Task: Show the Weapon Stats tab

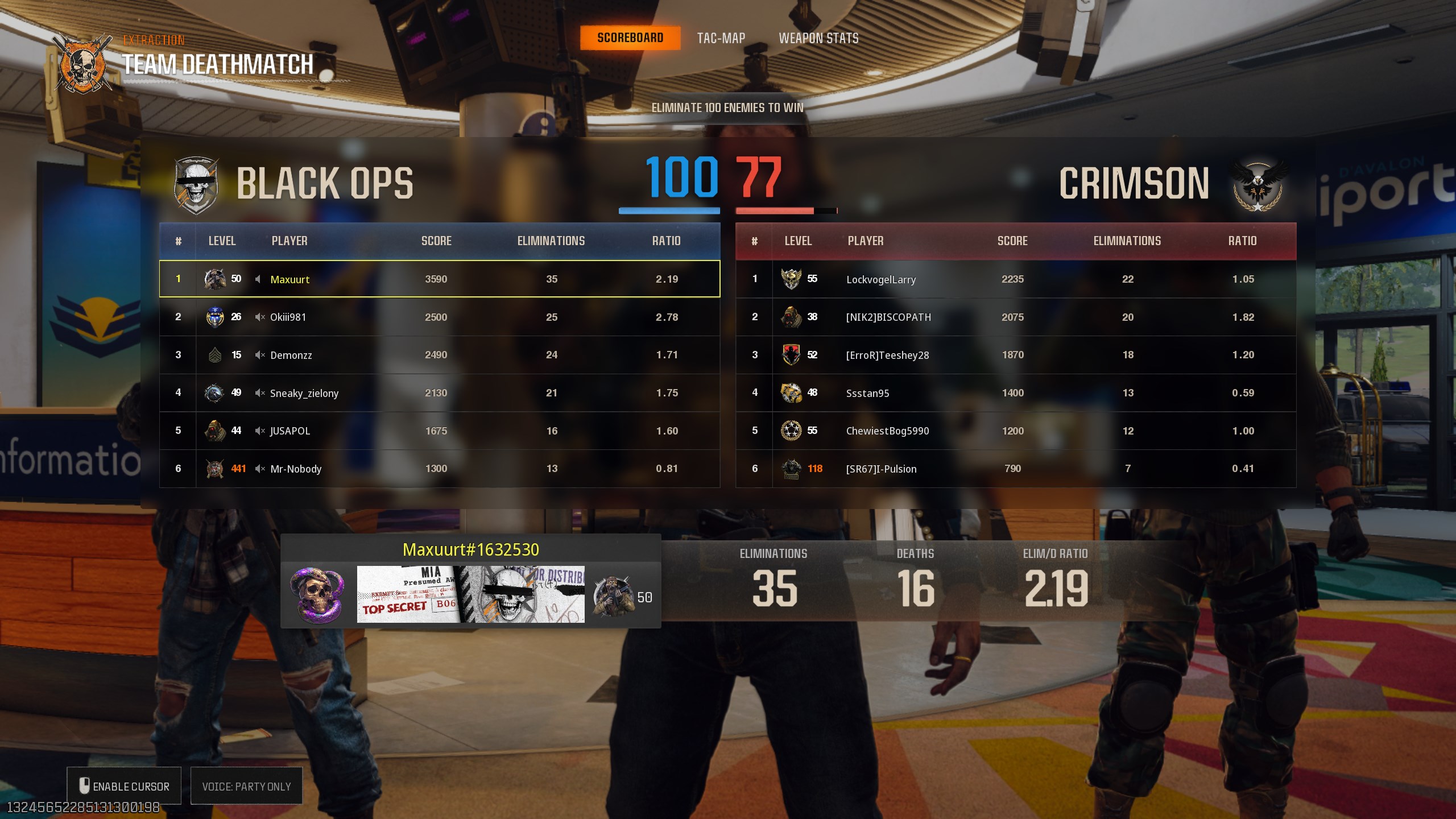Action: click(x=818, y=38)
